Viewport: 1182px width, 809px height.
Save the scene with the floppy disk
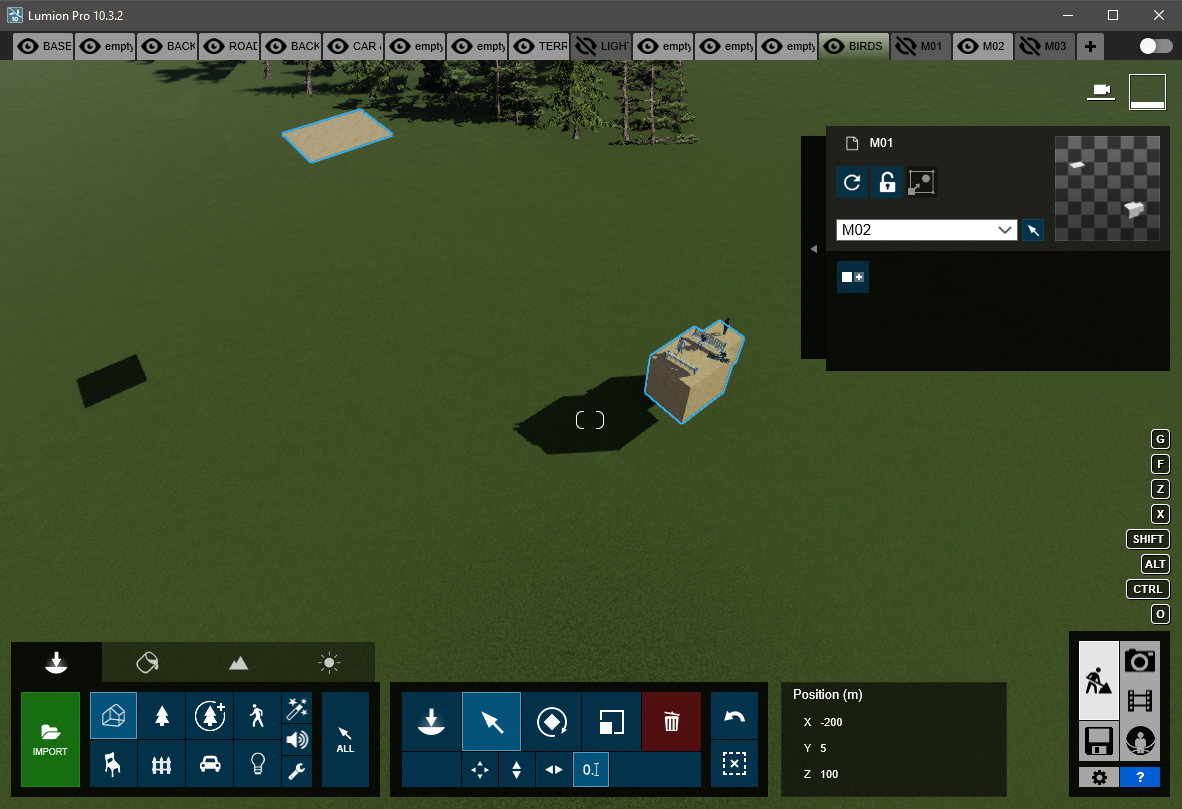click(1098, 741)
